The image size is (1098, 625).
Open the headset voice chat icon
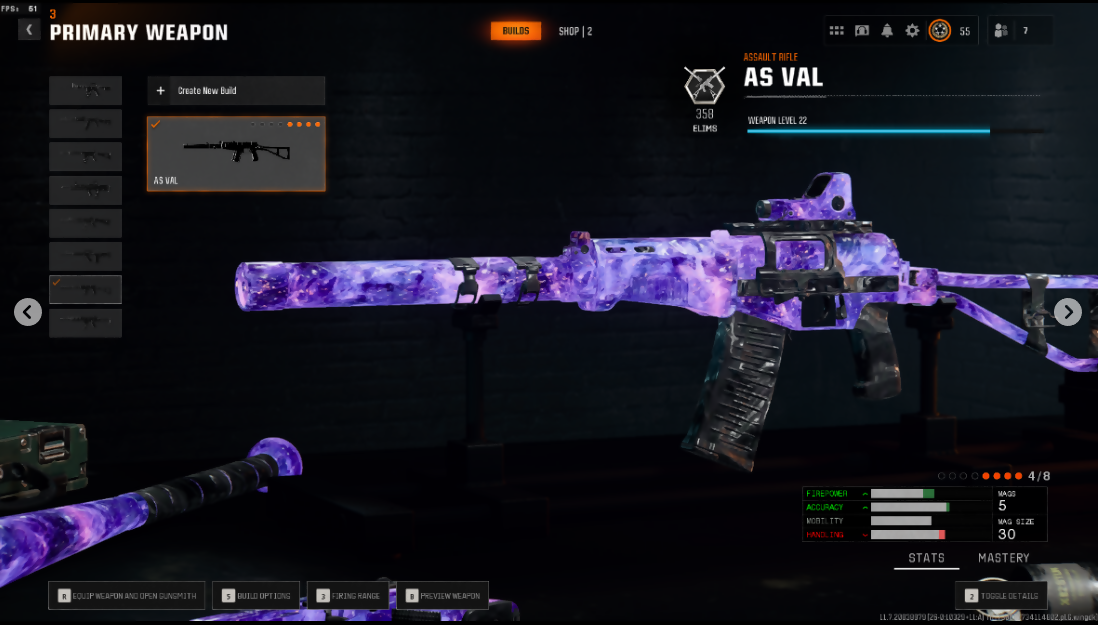(x=862, y=31)
